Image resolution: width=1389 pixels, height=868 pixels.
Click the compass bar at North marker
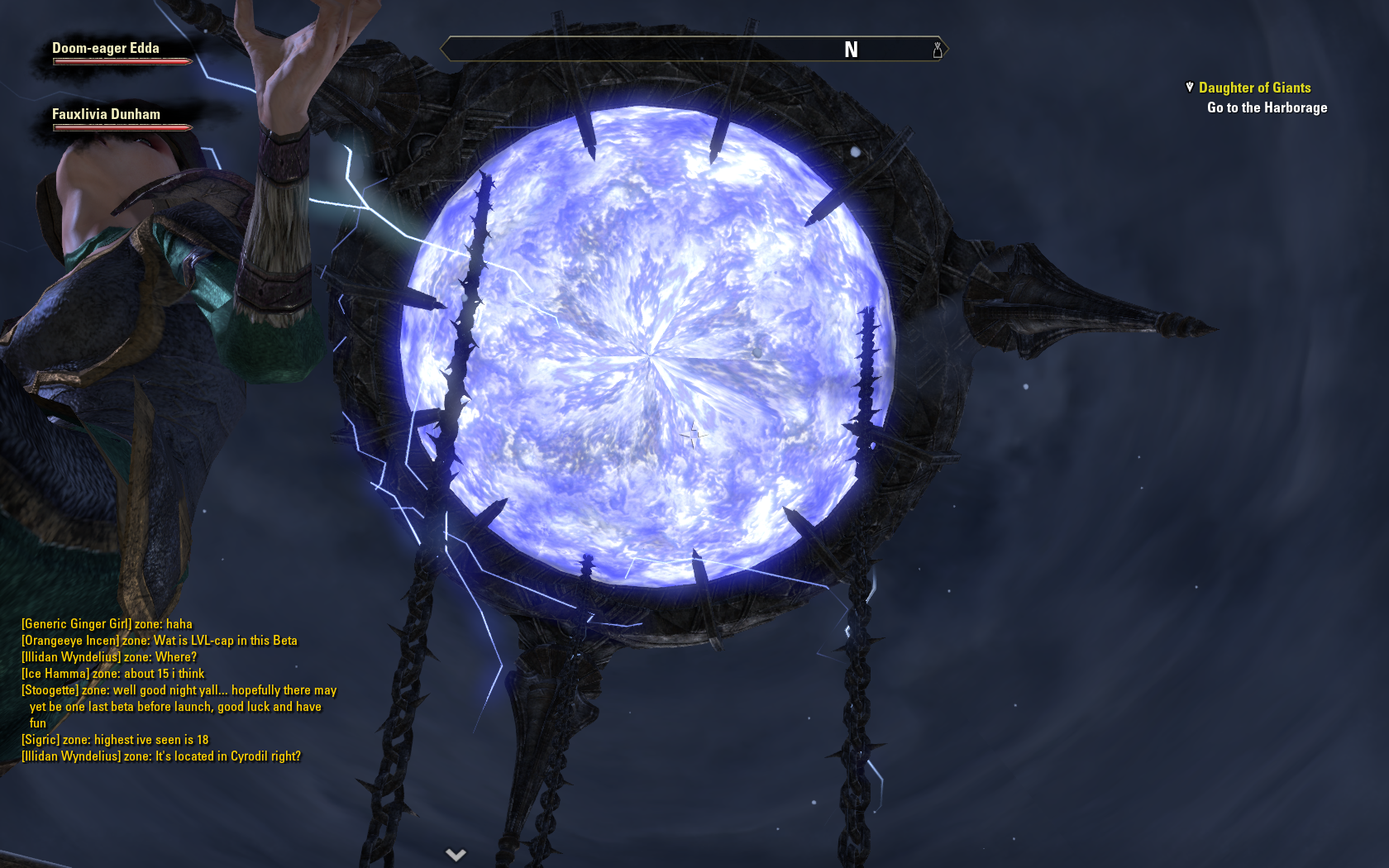tap(851, 50)
